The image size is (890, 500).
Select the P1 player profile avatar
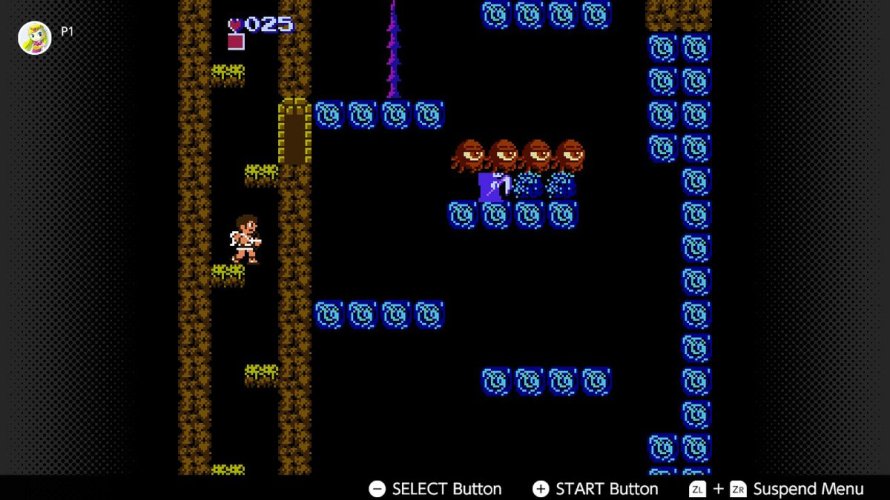click(x=35, y=37)
